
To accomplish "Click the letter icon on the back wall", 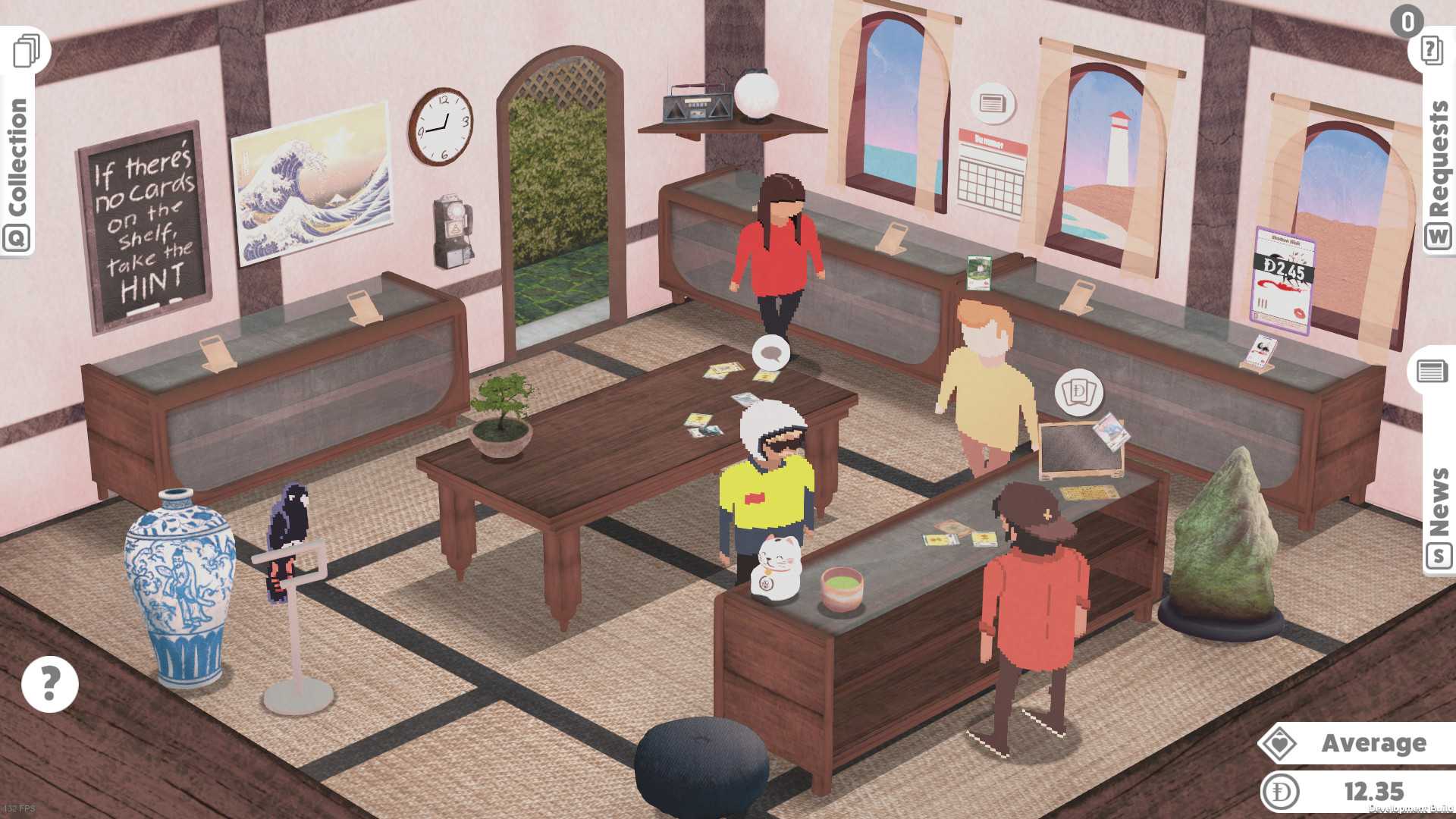I will click(x=993, y=103).
